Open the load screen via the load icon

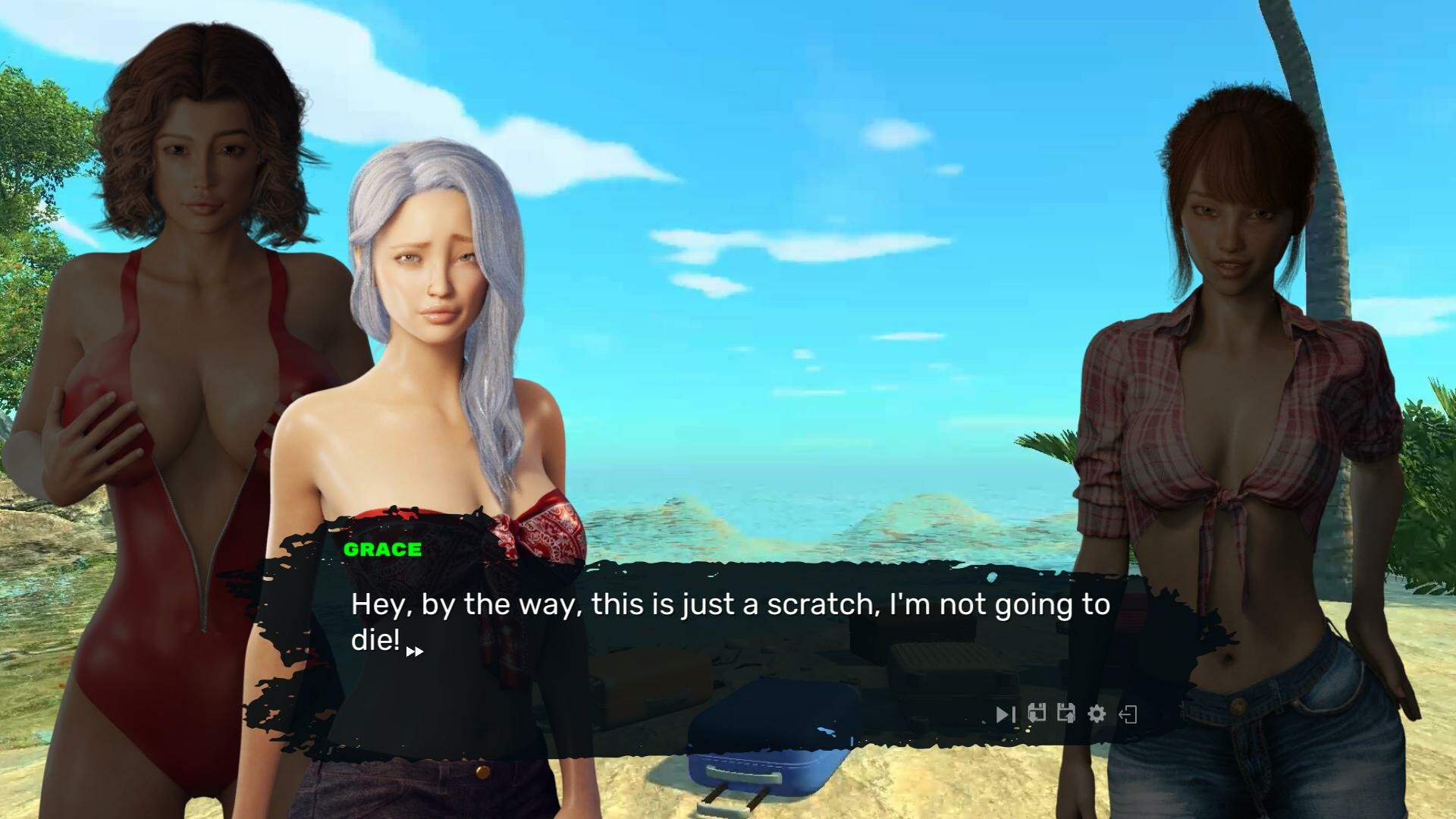[1066, 714]
